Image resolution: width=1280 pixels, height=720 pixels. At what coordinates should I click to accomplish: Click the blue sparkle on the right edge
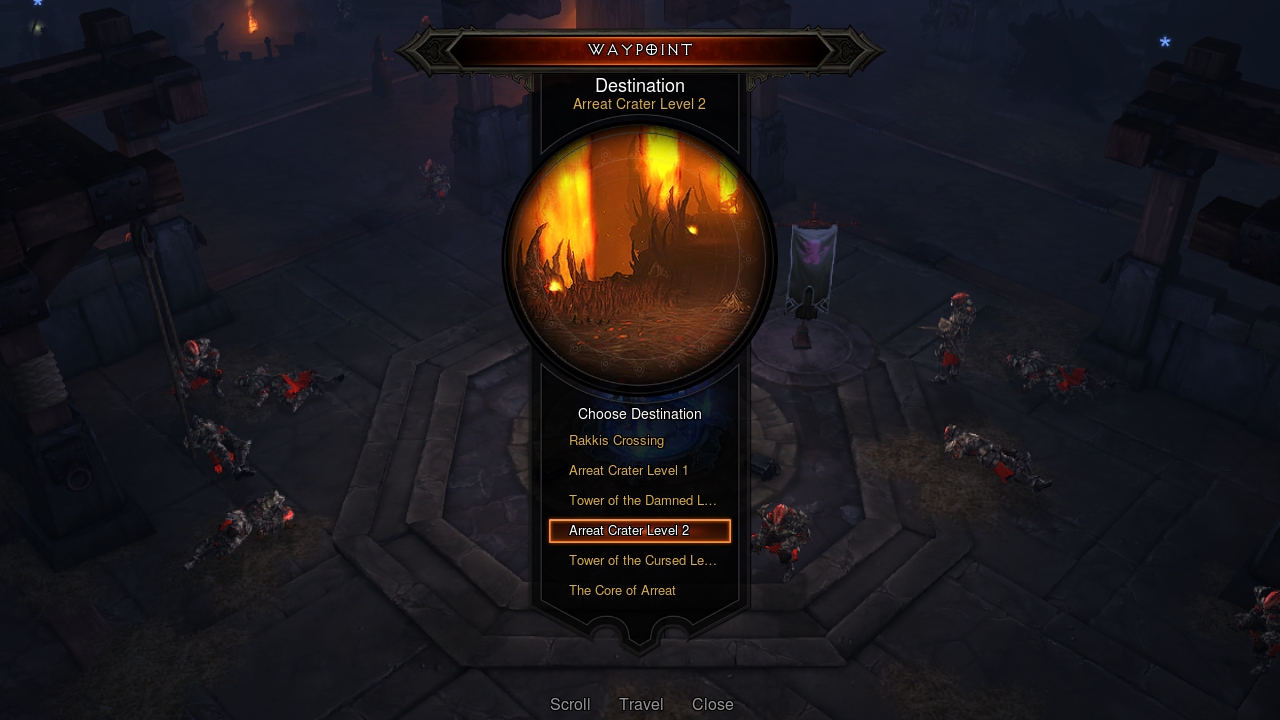point(1163,42)
